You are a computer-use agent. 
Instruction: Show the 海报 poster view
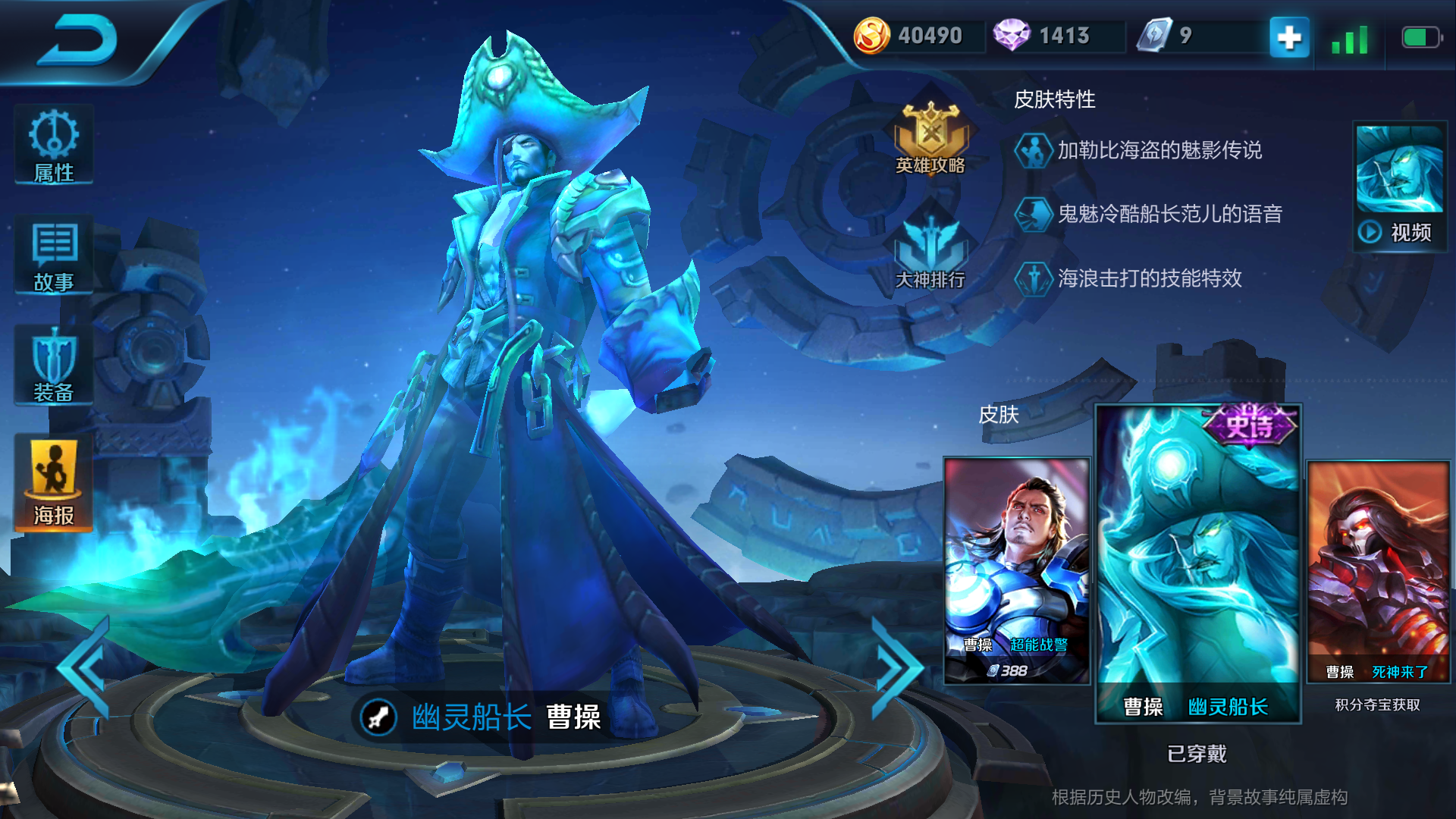tap(54, 483)
